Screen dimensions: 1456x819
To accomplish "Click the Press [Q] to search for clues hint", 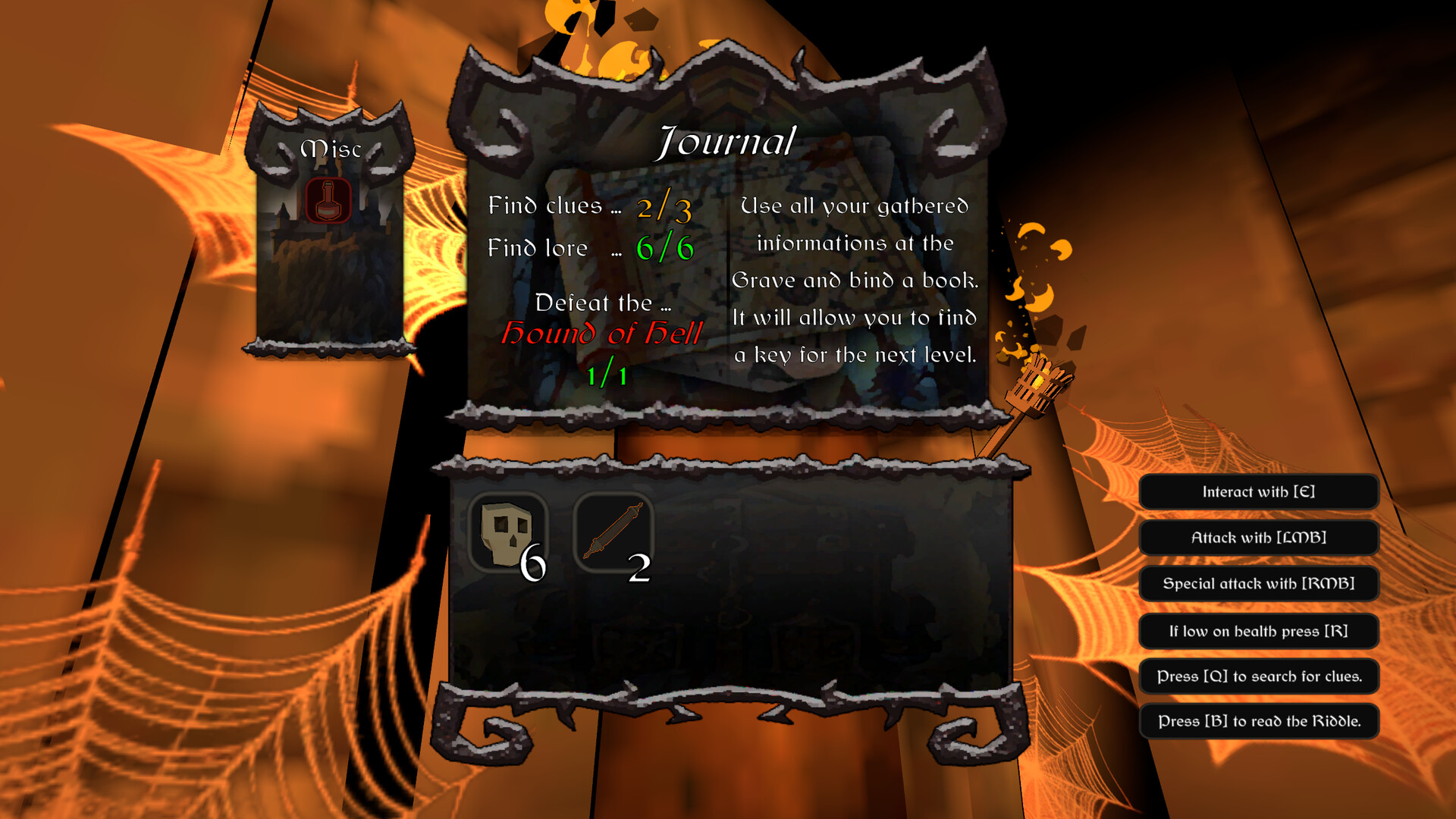I will pos(1259,676).
